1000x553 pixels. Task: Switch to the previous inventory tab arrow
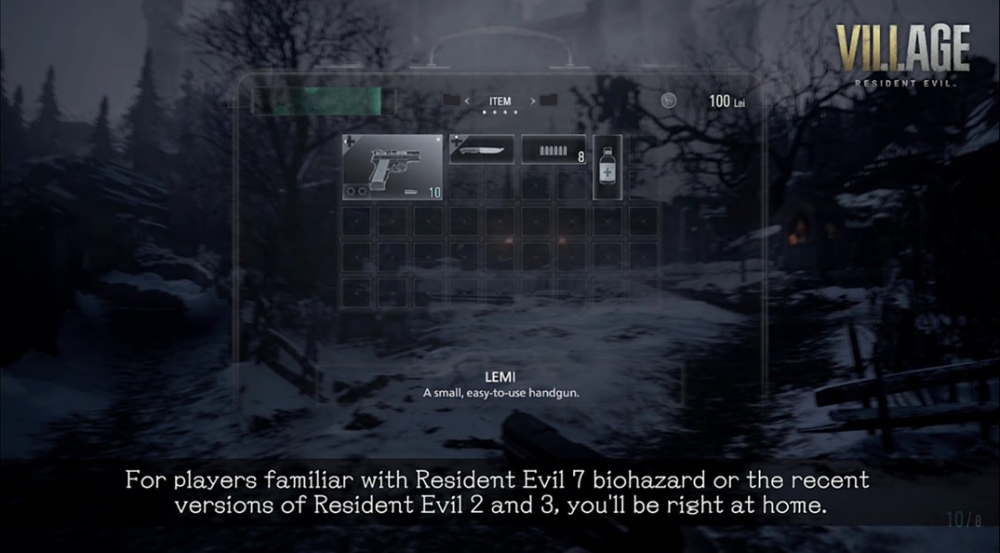point(467,101)
